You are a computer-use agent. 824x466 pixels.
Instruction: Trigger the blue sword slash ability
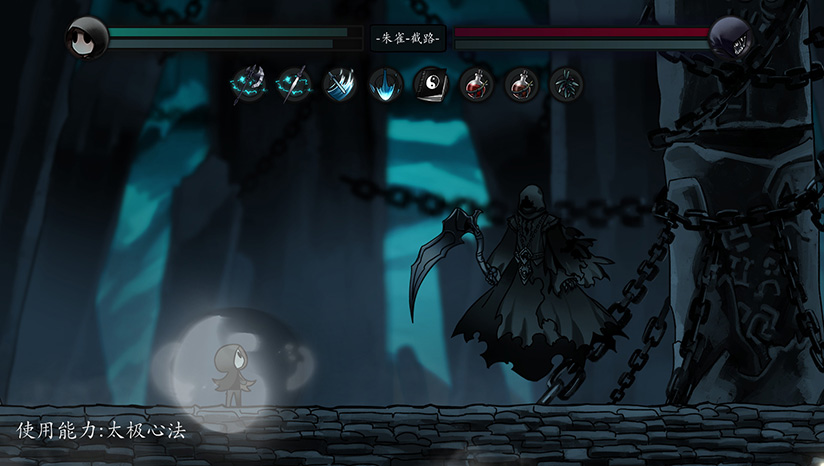(x=340, y=84)
